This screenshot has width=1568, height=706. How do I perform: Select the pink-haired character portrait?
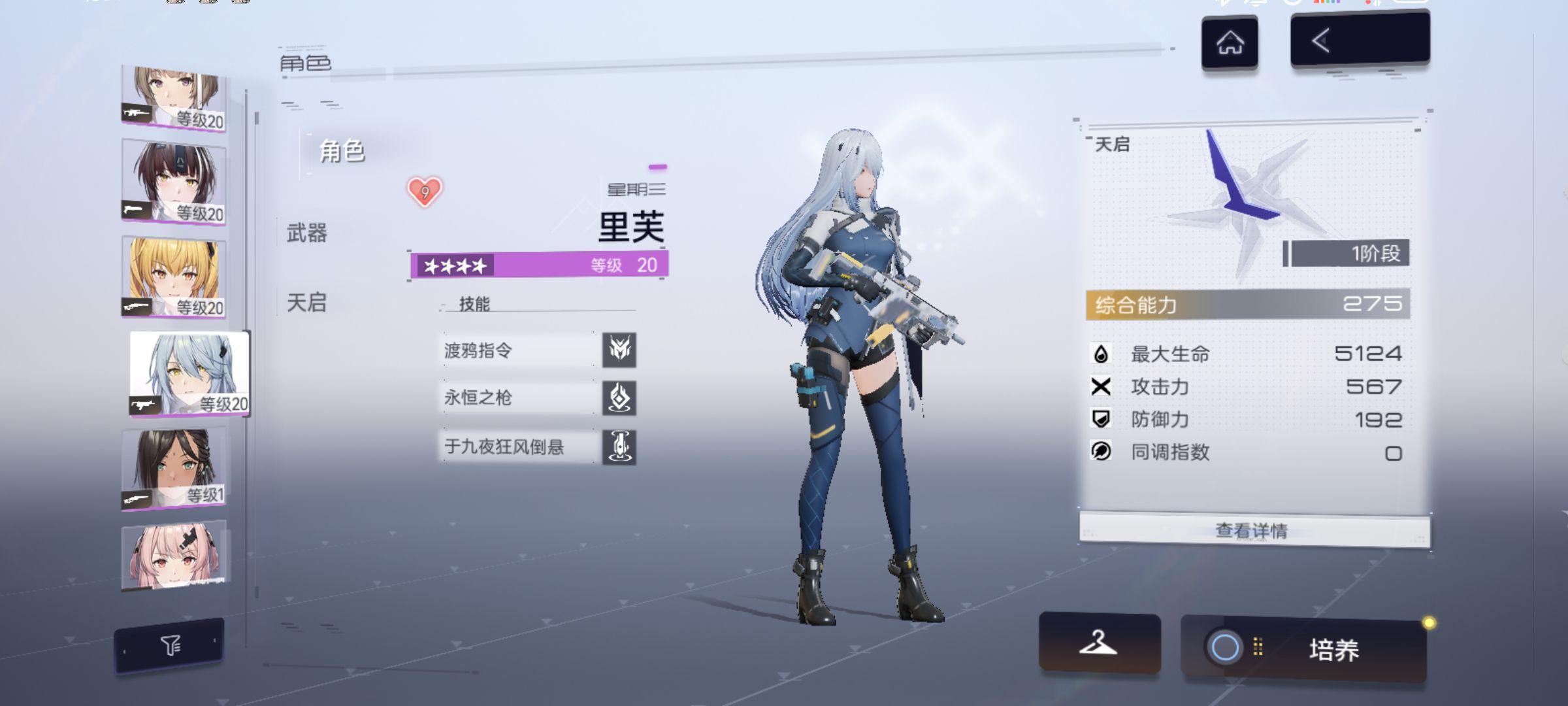pos(174,555)
